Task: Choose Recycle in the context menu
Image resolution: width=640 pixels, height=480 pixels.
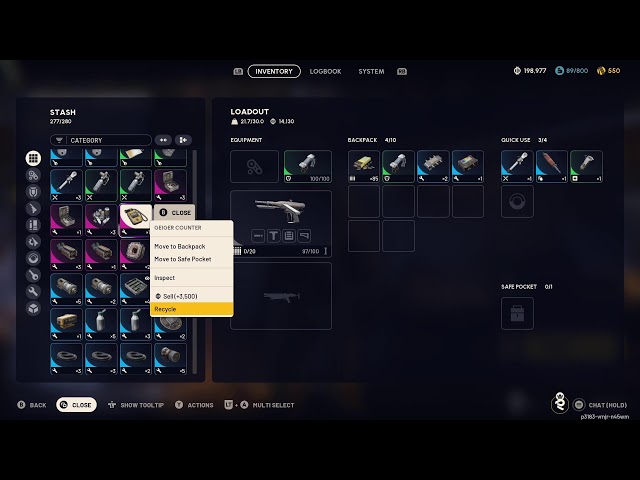Action: coord(191,309)
